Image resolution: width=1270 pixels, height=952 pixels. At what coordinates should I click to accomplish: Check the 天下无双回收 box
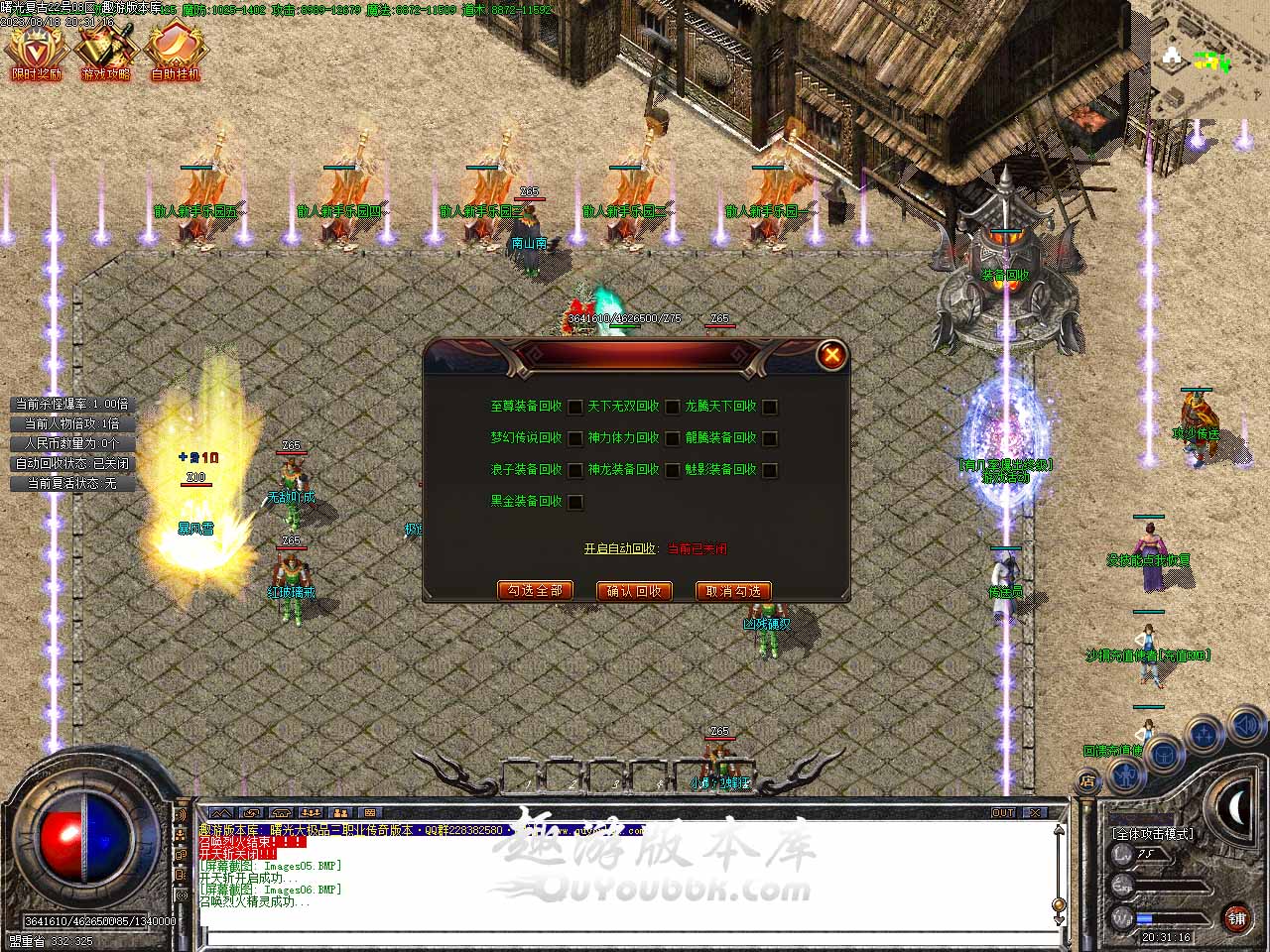tap(672, 407)
